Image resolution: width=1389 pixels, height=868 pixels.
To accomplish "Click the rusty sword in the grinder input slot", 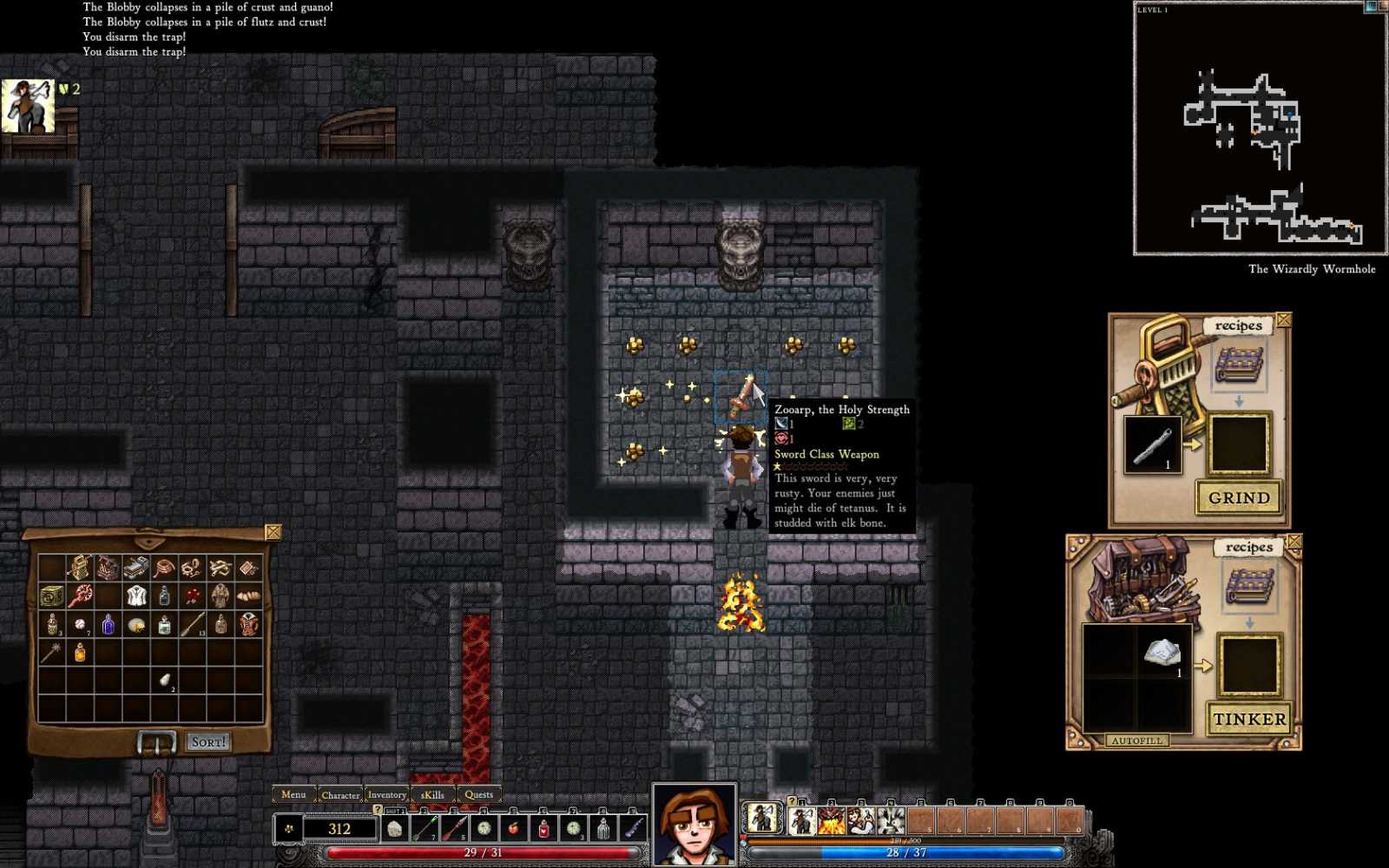I will (x=1152, y=444).
